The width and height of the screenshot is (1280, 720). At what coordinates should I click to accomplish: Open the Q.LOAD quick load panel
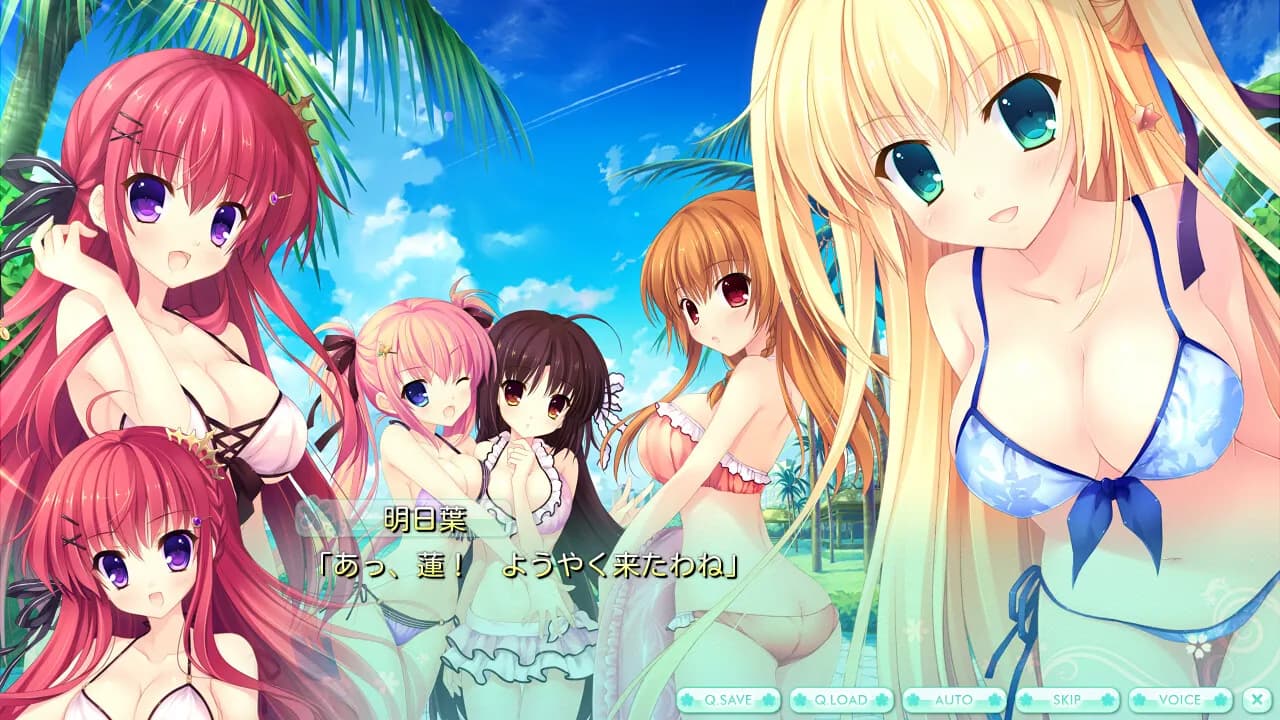(x=839, y=700)
